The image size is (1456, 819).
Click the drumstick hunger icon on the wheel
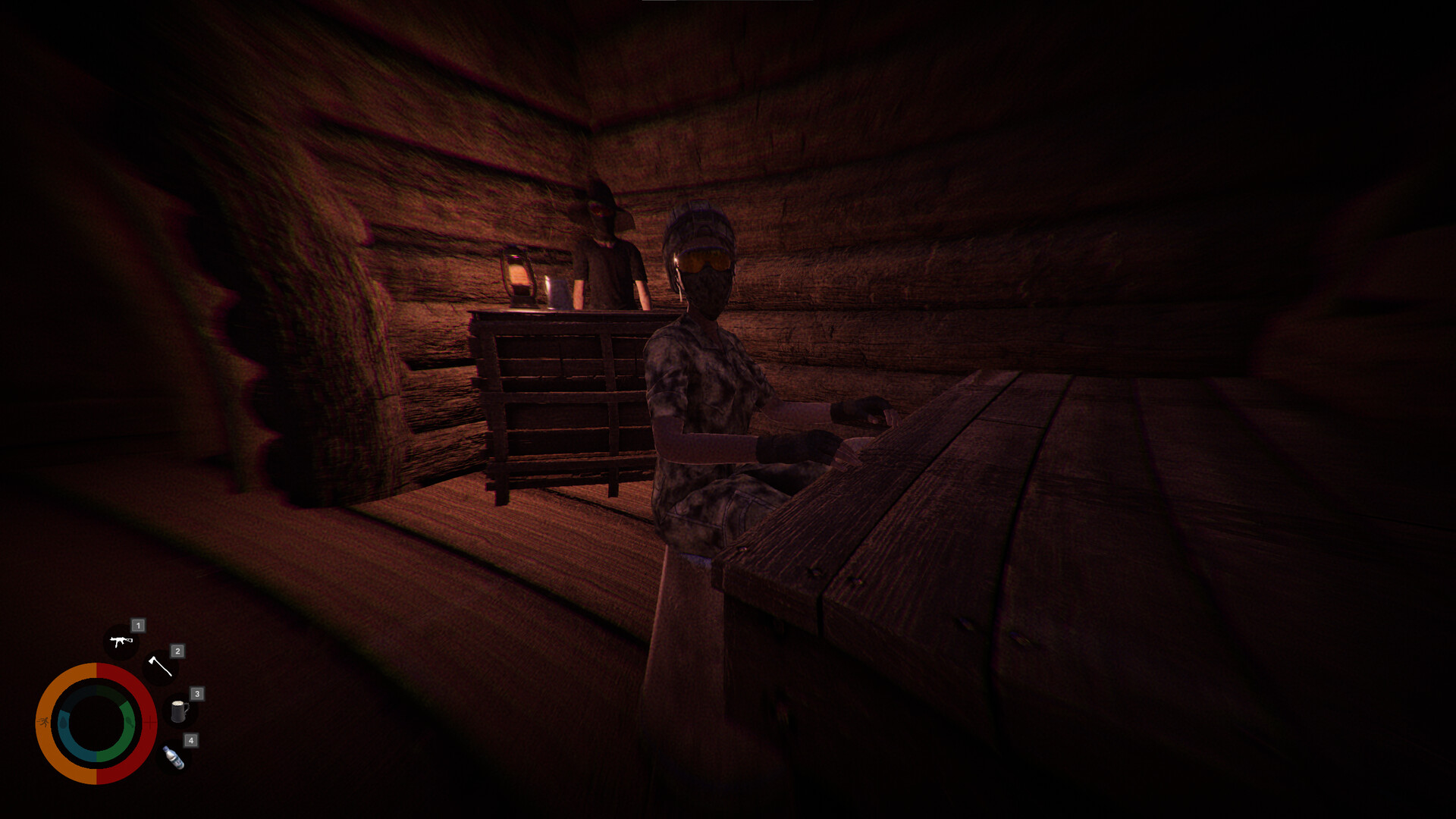click(x=130, y=722)
